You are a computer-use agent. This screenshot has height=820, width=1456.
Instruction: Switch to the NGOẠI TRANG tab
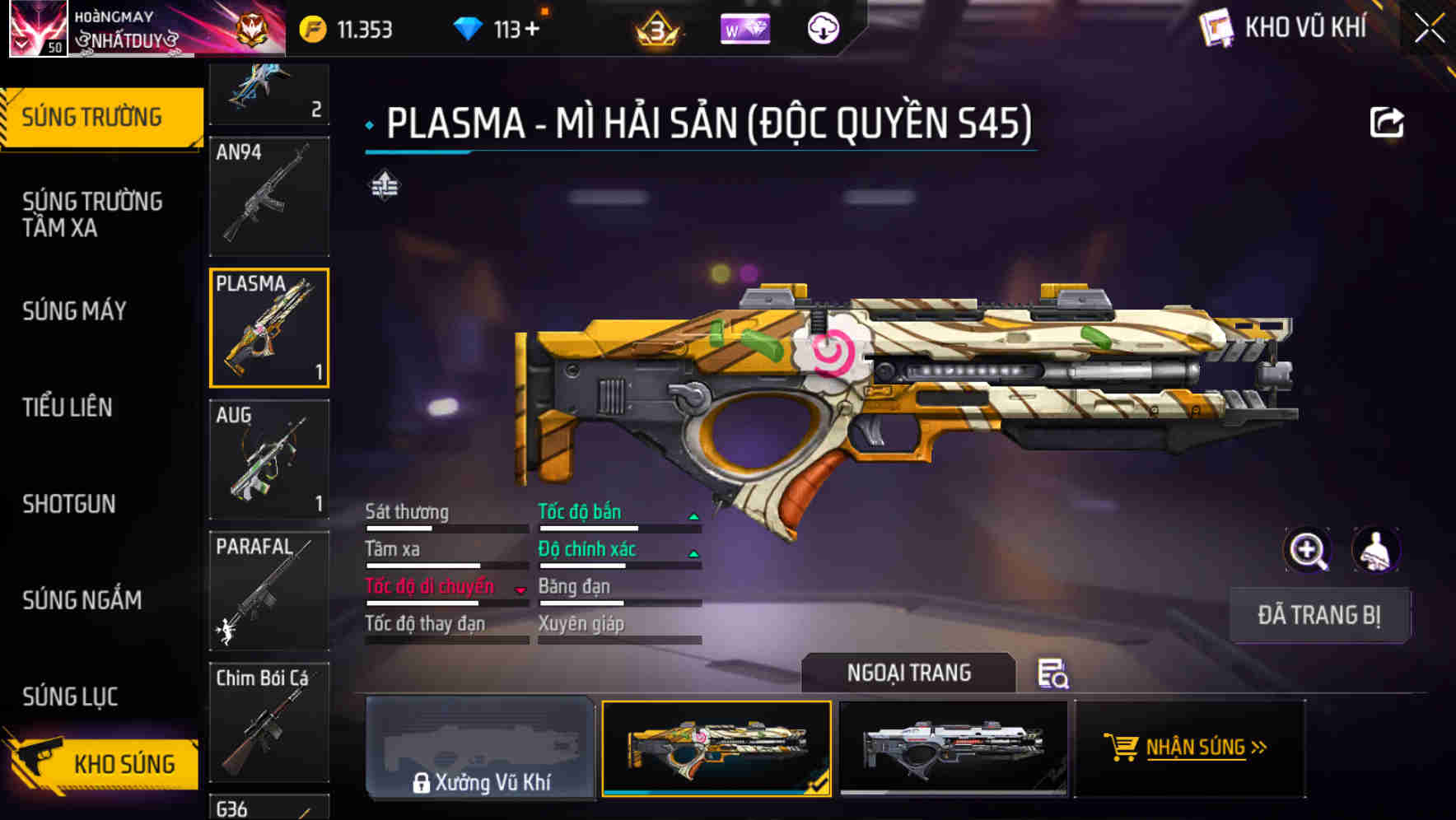[x=908, y=673]
